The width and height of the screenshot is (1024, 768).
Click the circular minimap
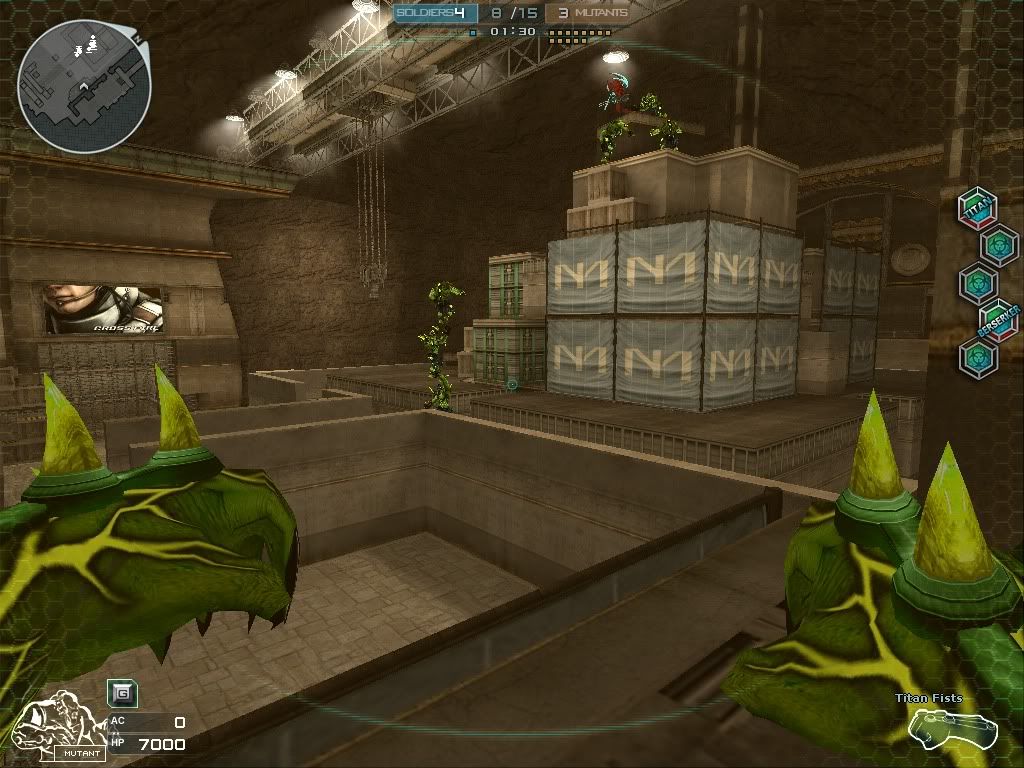(85, 87)
